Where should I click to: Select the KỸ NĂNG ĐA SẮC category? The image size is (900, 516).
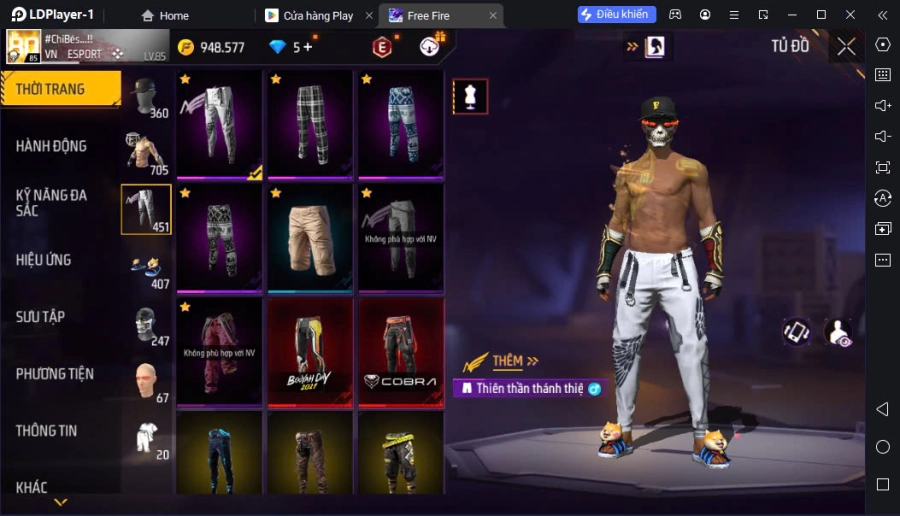pos(52,202)
